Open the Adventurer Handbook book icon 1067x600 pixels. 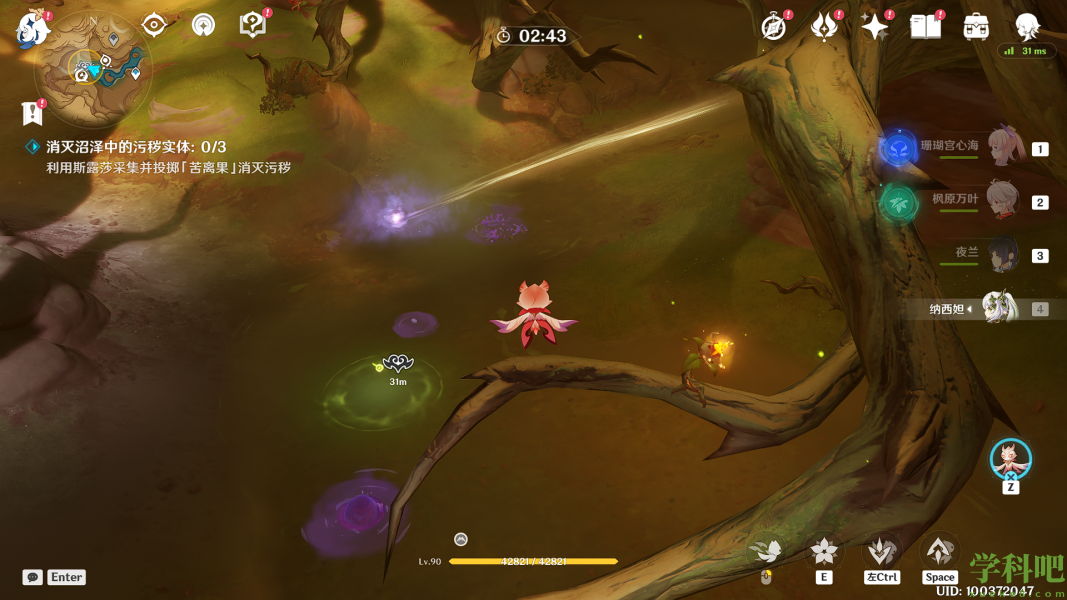(x=926, y=27)
